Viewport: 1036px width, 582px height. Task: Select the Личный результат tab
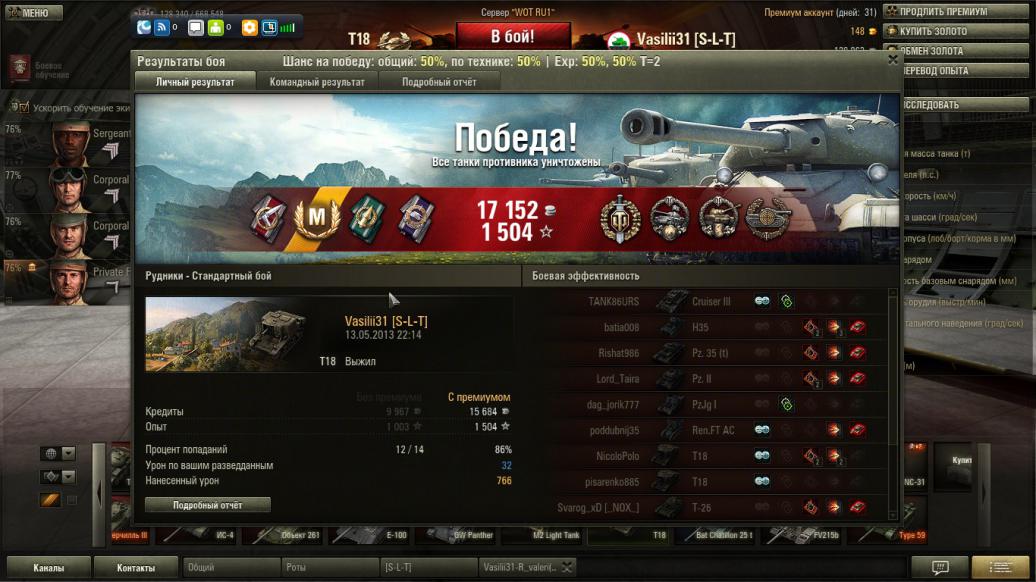193,82
